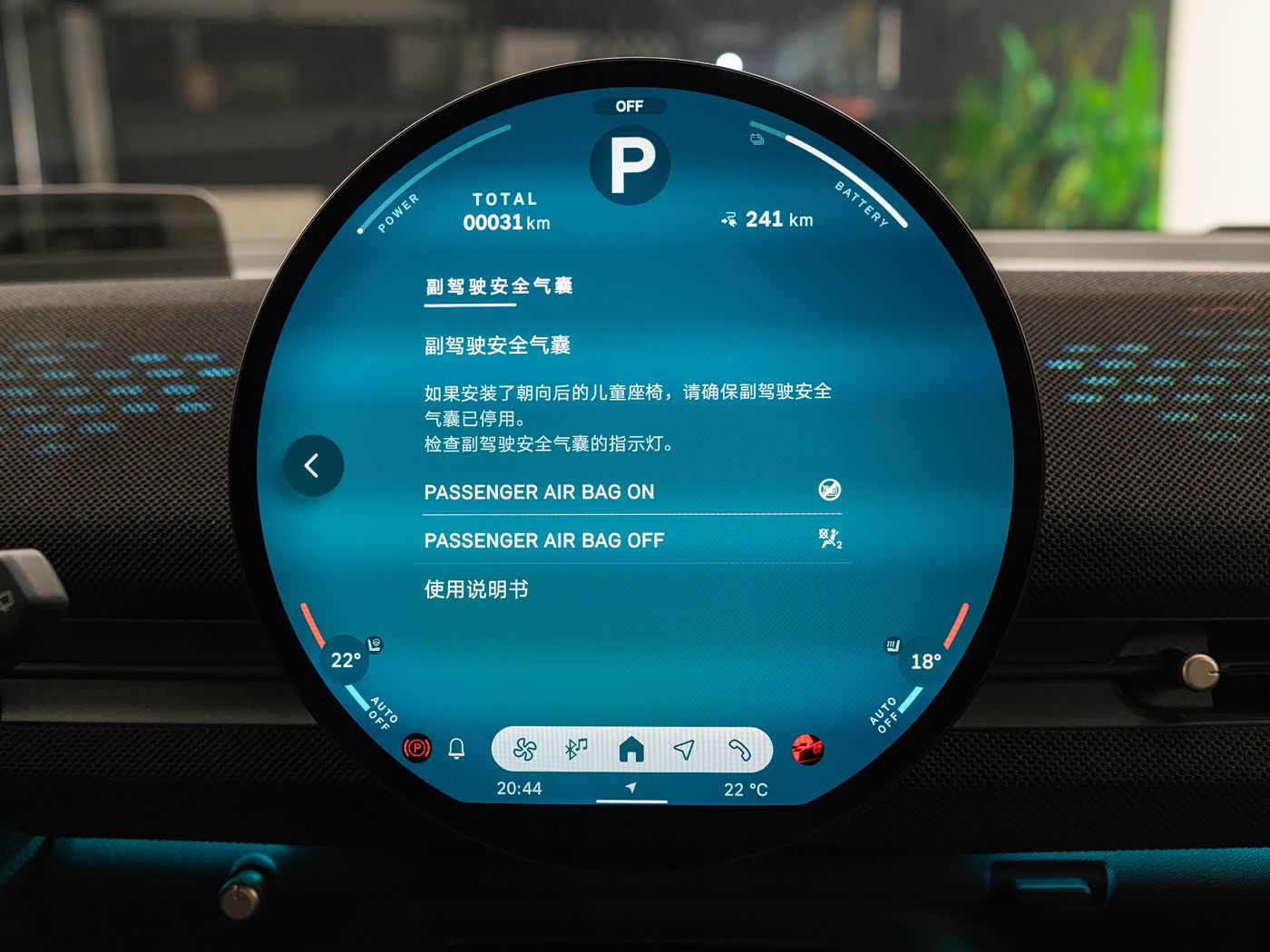Toggle the seat heating icon beside 18°
This screenshot has height=952, width=1270.
click(893, 646)
